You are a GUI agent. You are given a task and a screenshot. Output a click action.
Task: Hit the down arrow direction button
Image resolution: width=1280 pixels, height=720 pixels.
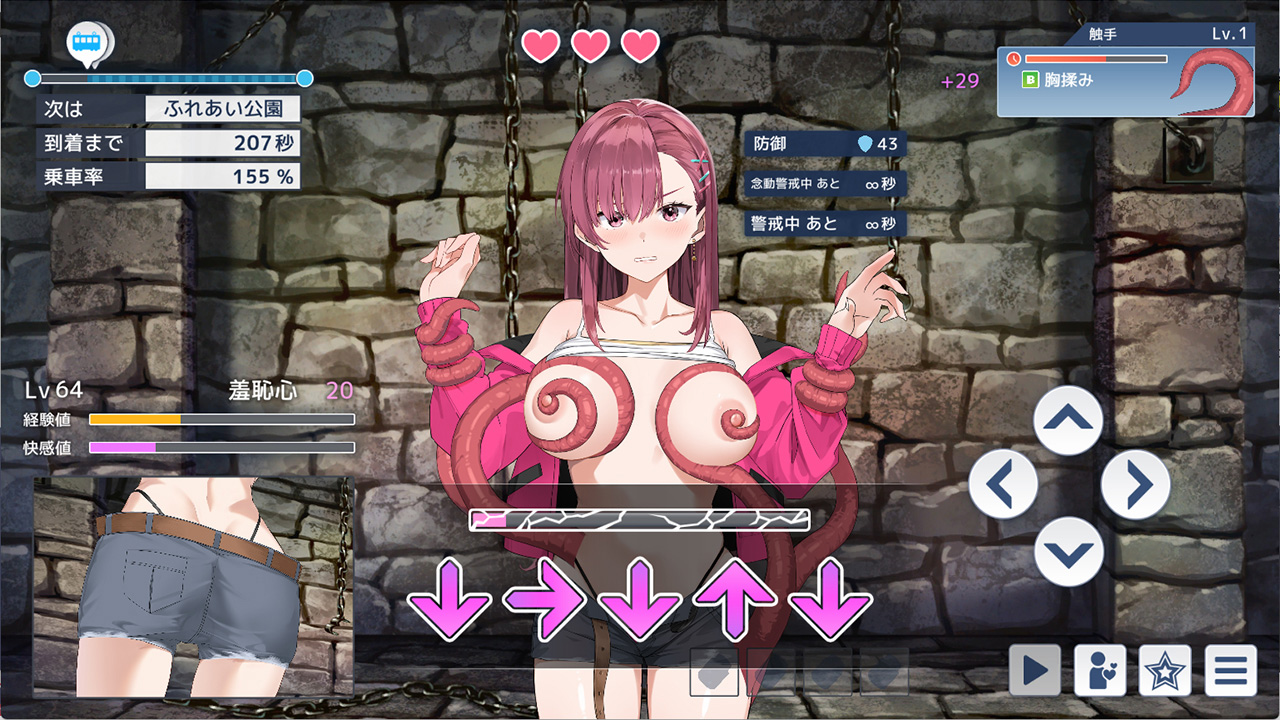(x=1068, y=551)
